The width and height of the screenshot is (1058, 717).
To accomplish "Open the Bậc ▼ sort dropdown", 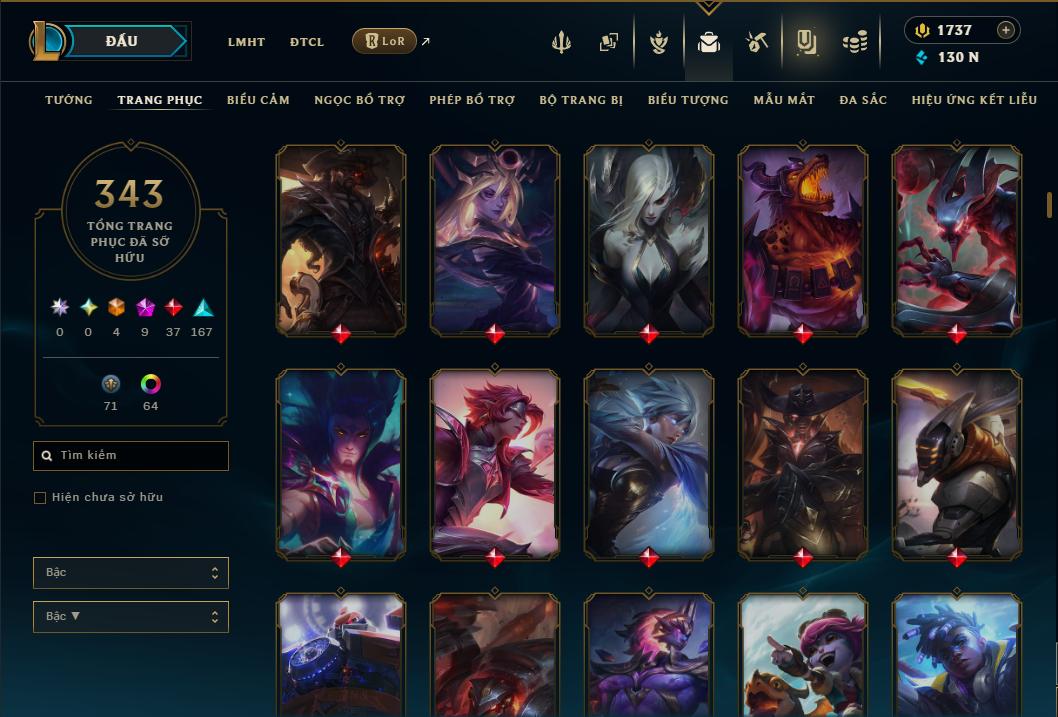I will tap(131, 617).
